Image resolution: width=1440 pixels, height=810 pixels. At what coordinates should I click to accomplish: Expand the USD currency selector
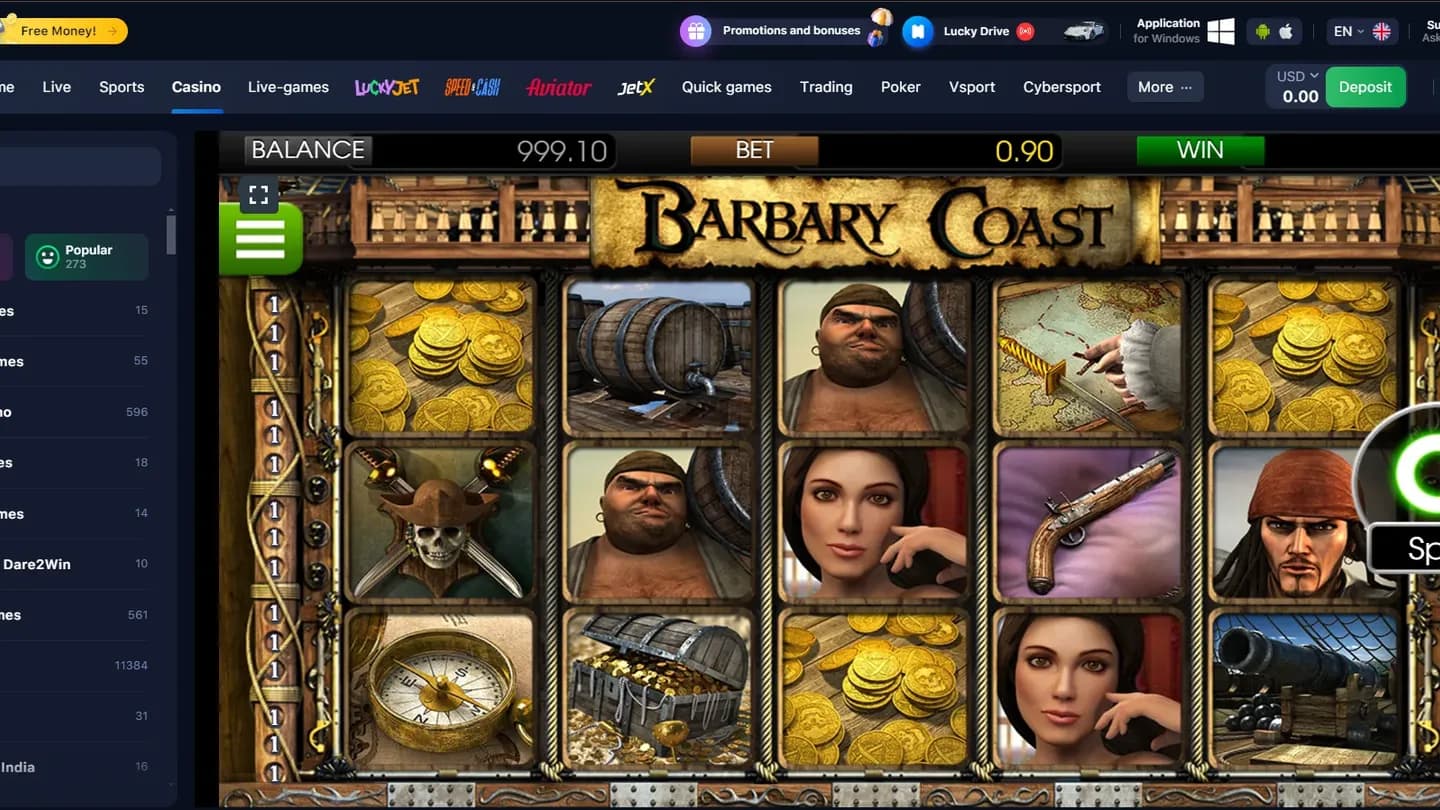tap(1294, 74)
